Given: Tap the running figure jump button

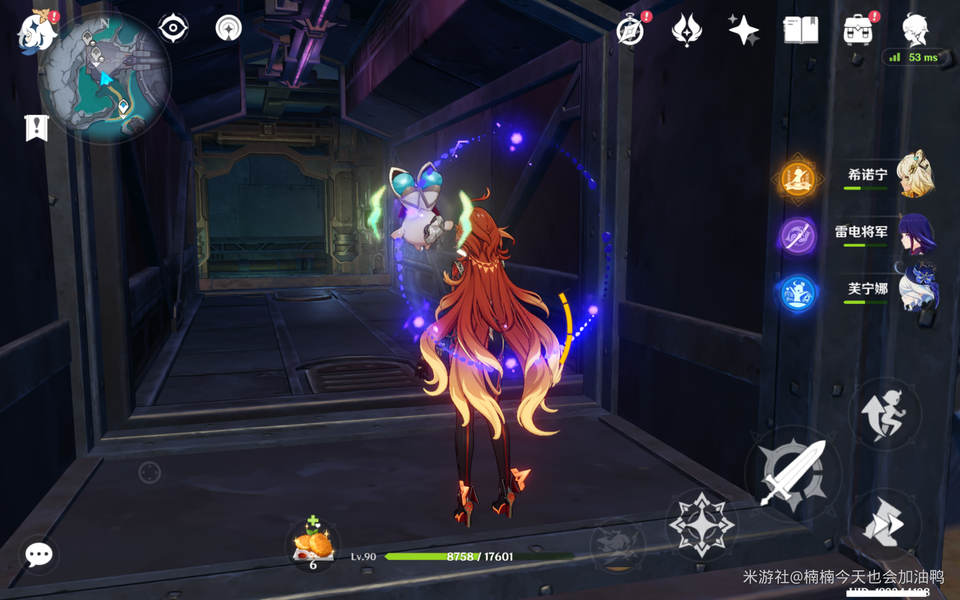Looking at the screenshot, I should coord(885,413).
